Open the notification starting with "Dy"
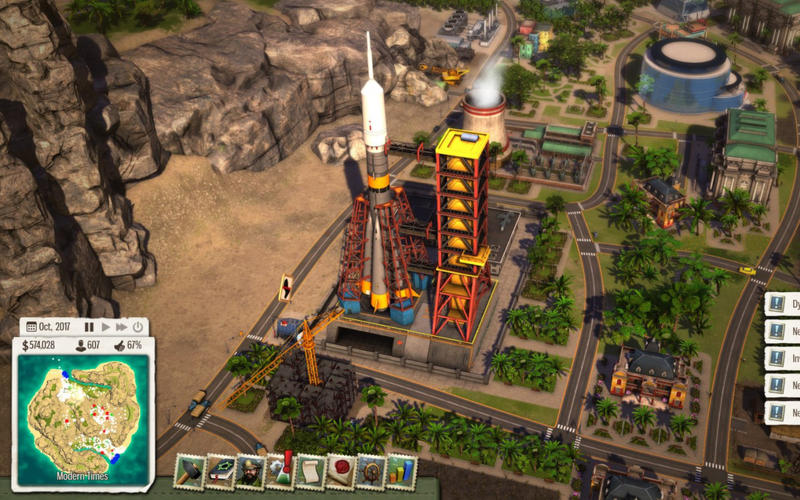The width and height of the screenshot is (800, 500). [783, 305]
